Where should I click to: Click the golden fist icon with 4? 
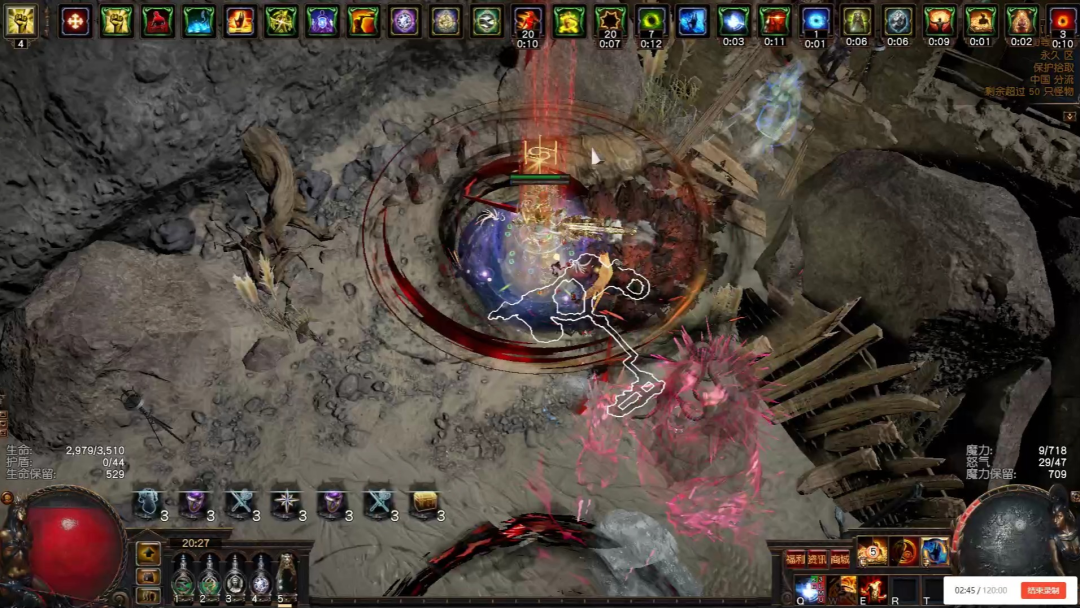(x=20, y=22)
